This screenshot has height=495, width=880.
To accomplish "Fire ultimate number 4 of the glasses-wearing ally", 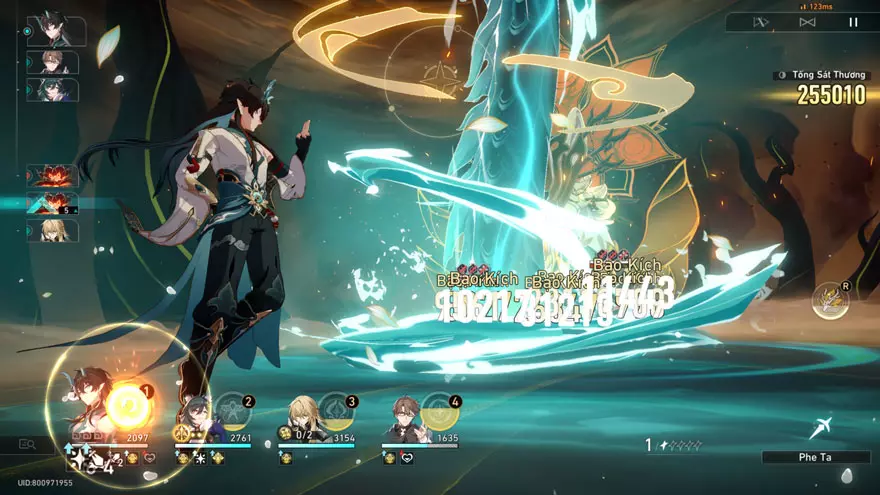I will point(440,411).
